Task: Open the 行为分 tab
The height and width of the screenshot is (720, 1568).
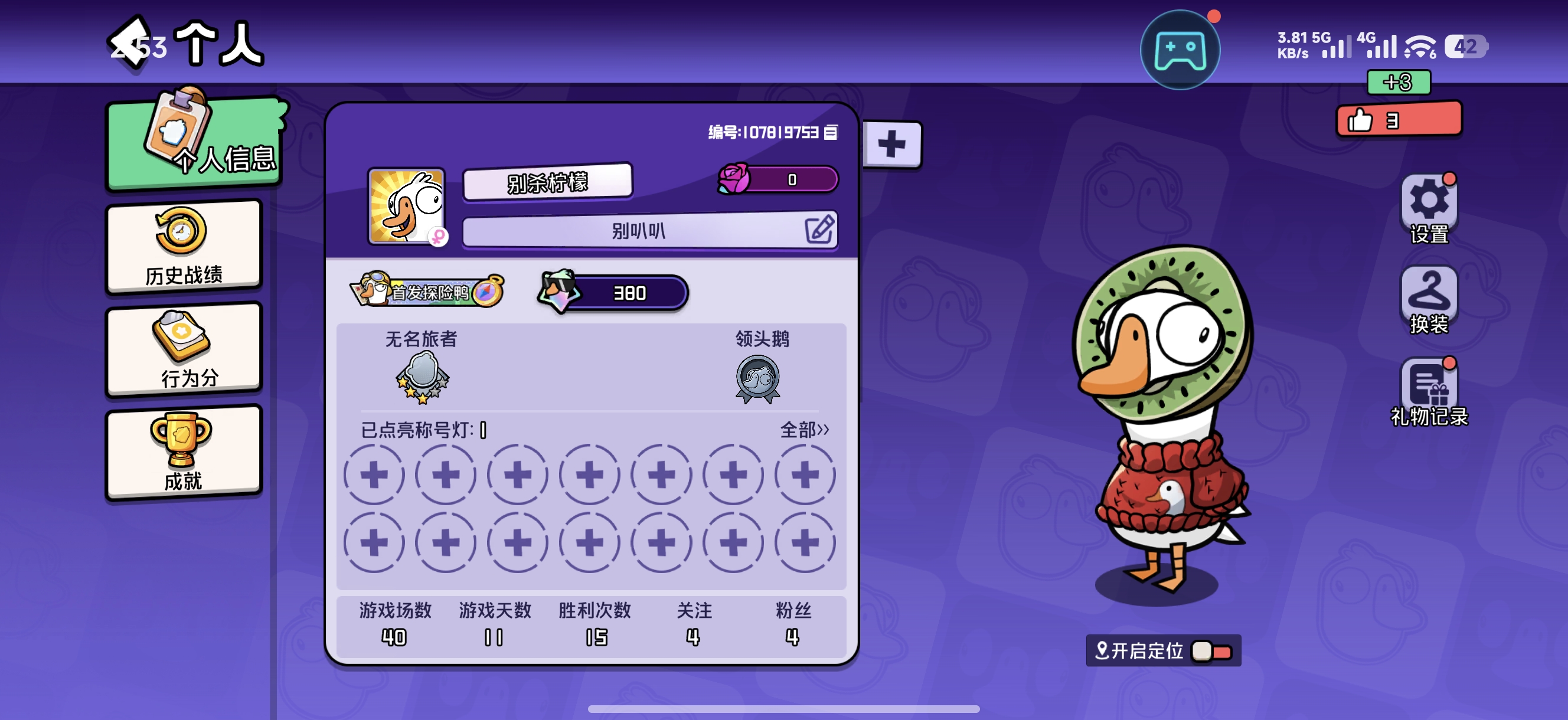Action: coord(184,350)
